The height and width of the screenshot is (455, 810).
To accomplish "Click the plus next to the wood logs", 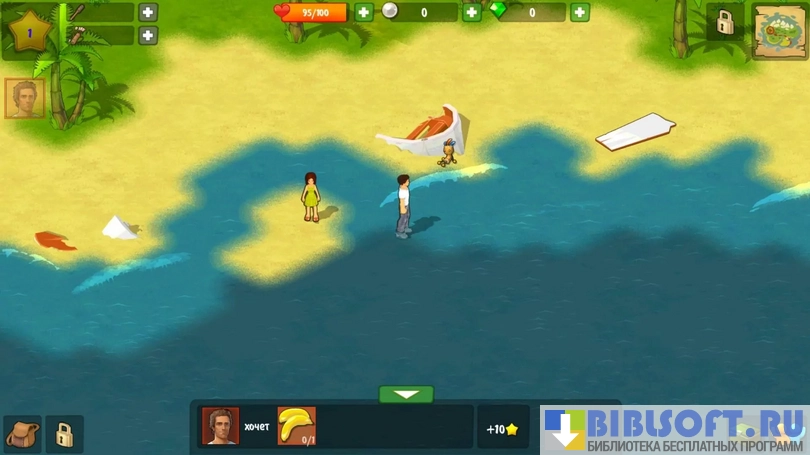I will (x=148, y=36).
